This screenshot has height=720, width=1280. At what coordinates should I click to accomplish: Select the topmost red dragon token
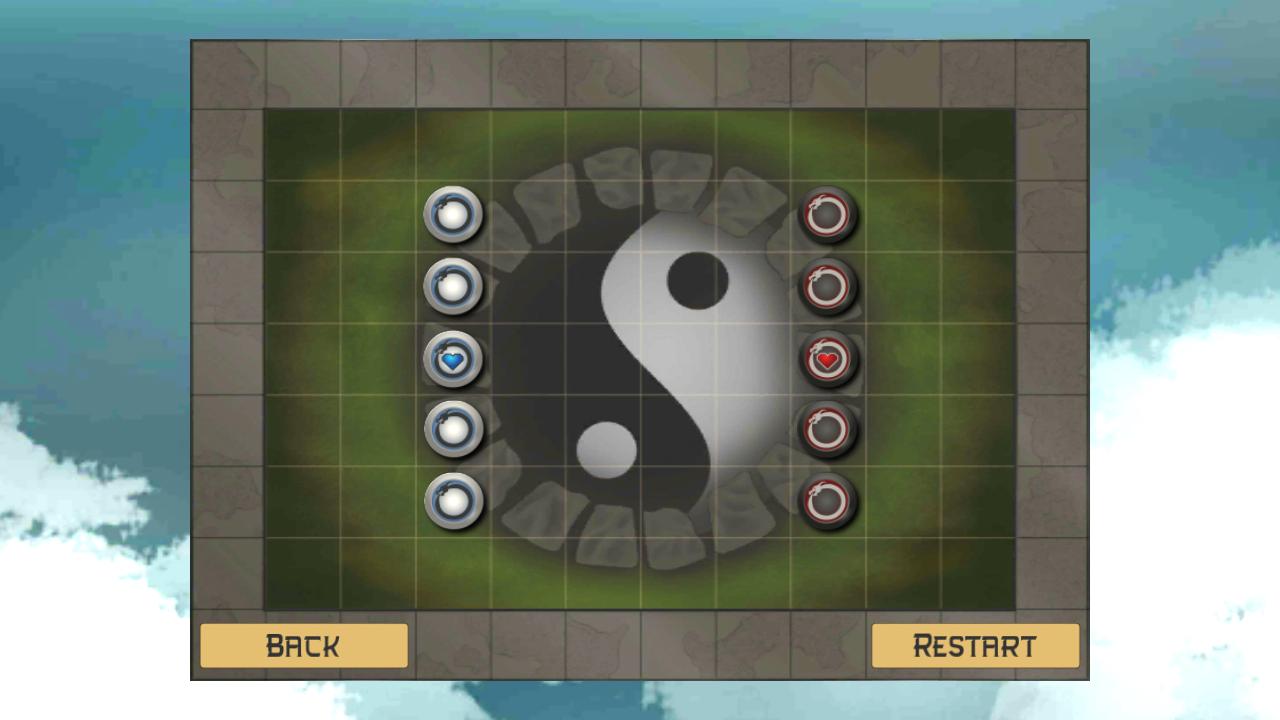coord(830,215)
